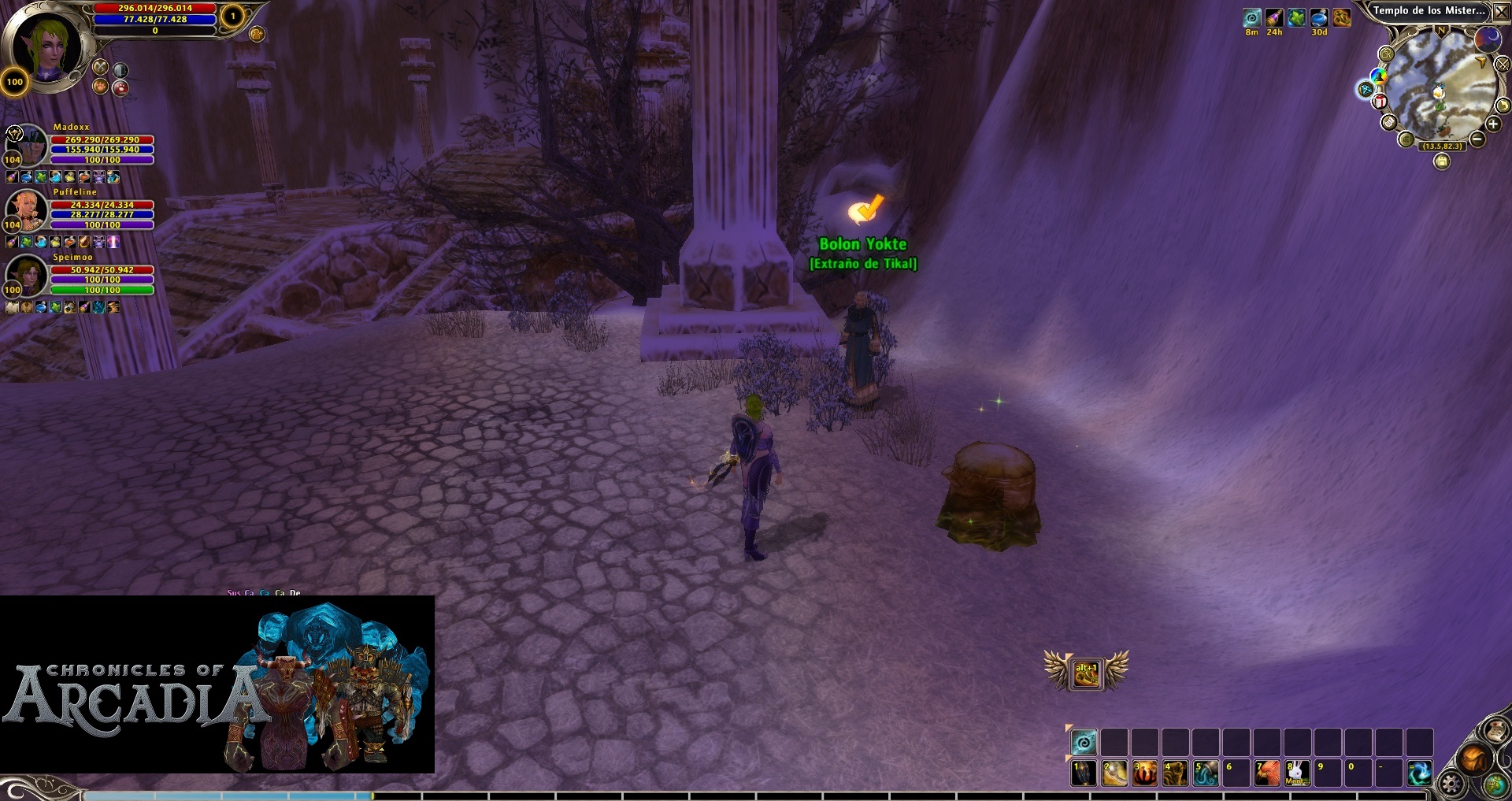Zoom in the minimap with plus
This screenshot has height=801, width=1512.
pos(1492,124)
